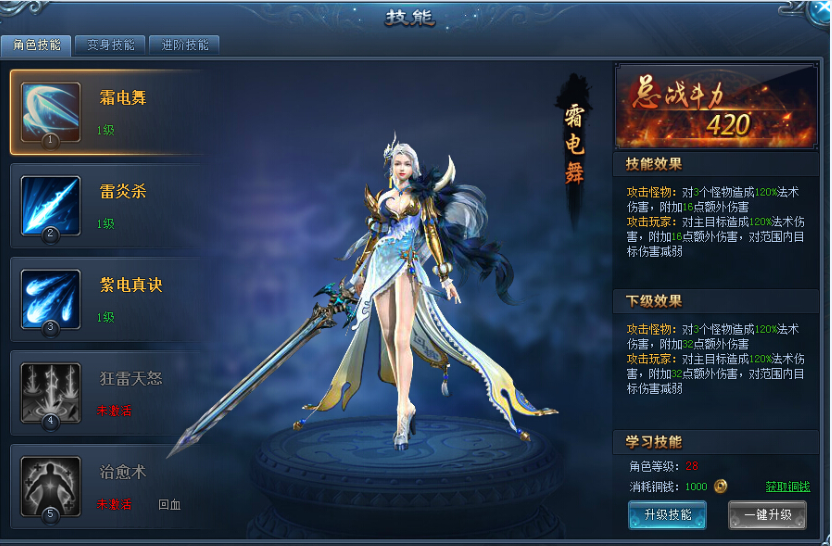Activate the 一键升级 button
This screenshot has width=832, height=546.
[766, 515]
